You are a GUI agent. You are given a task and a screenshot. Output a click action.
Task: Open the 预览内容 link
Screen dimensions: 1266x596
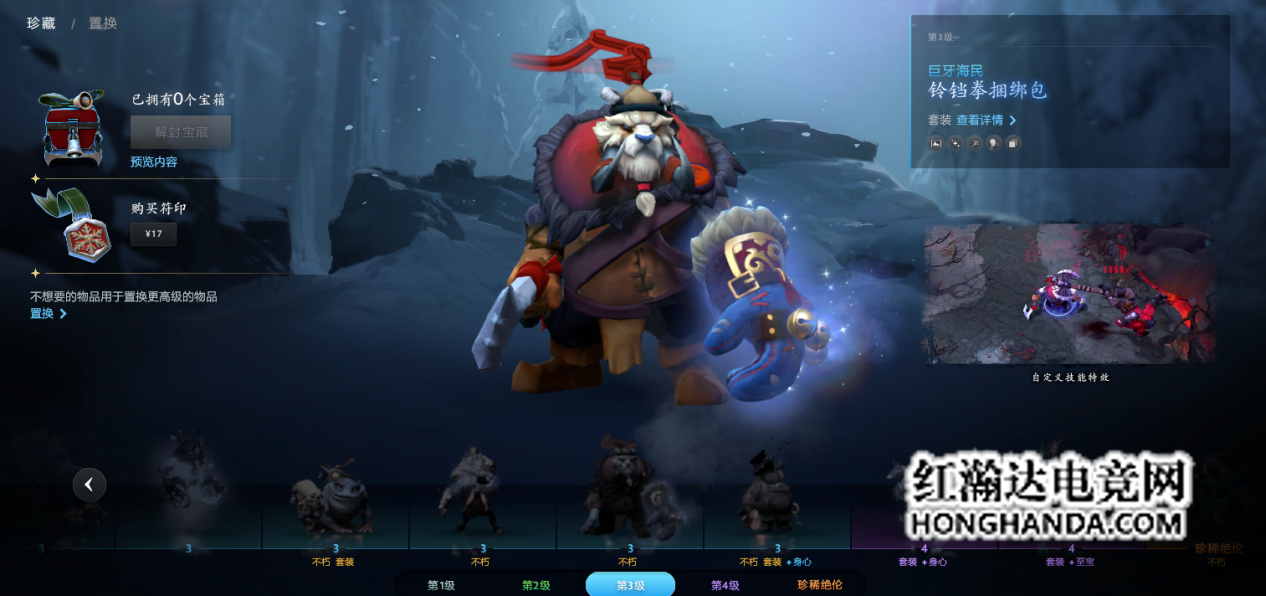[x=154, y=162]
